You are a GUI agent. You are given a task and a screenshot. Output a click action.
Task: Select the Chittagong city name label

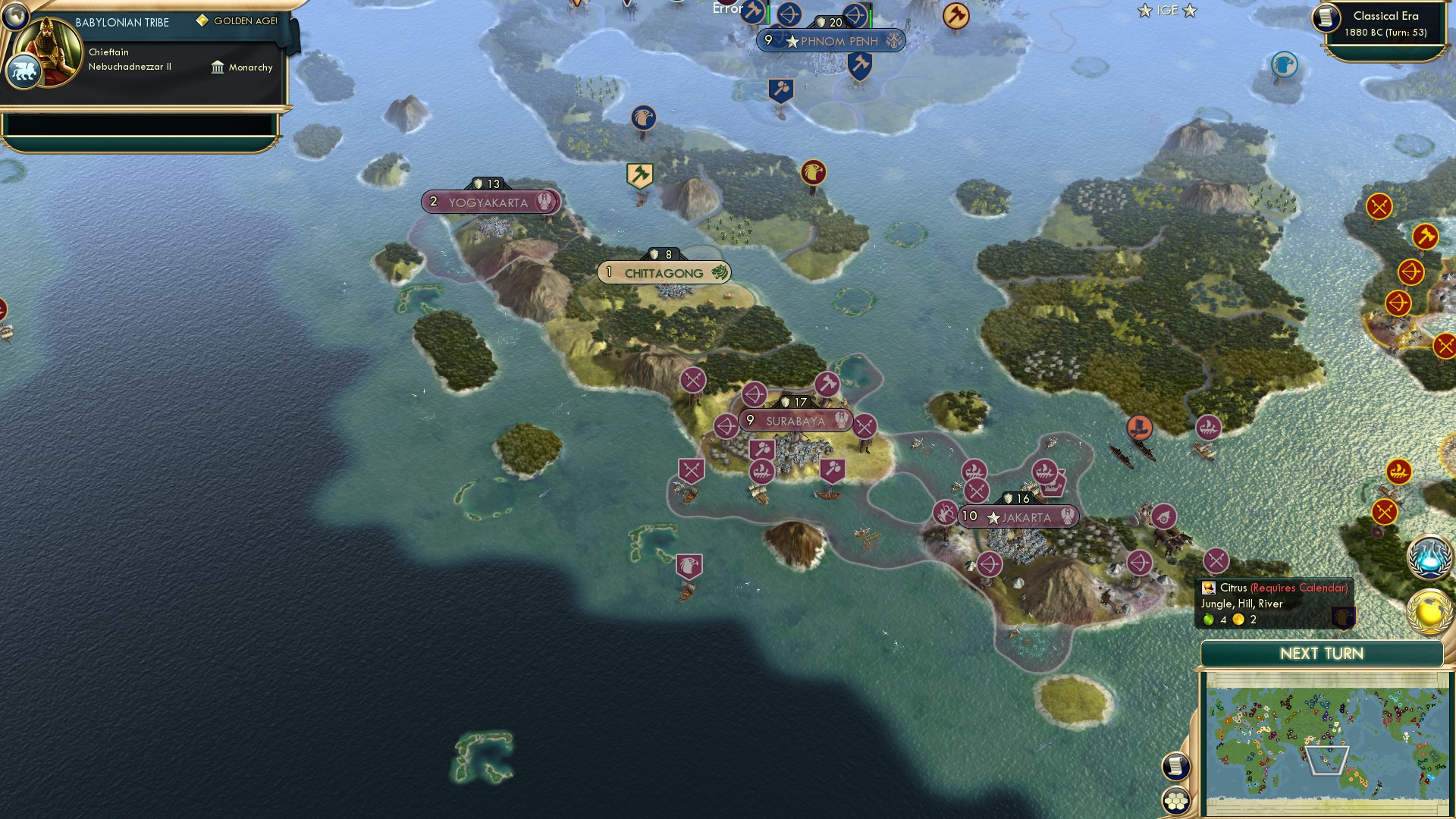coord(664,272)
